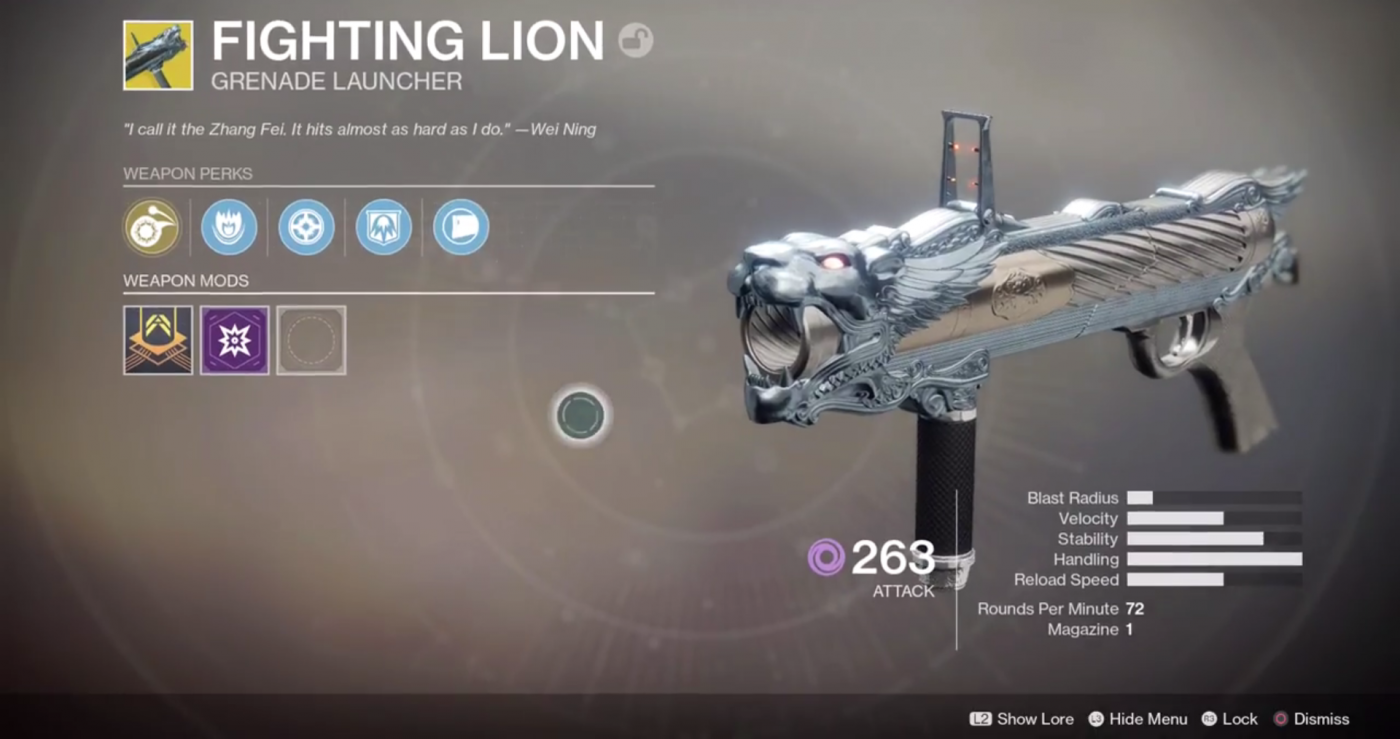
Task: Inspect the yellow chevron weapon mod
Action: pyautogui.click(x=157, y=339)
